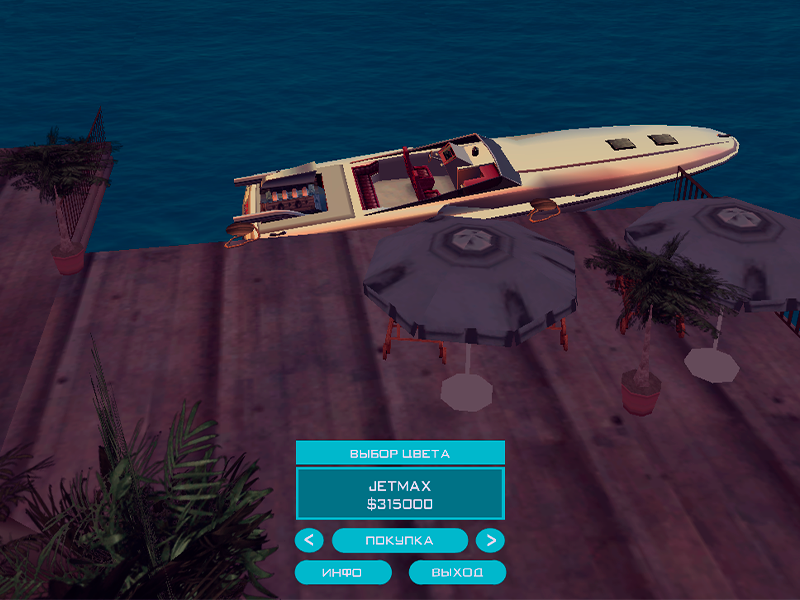Exit the shop with ВЫХОД button
Viewport: 800px width, 600px height.
click(x=457, y=573)
